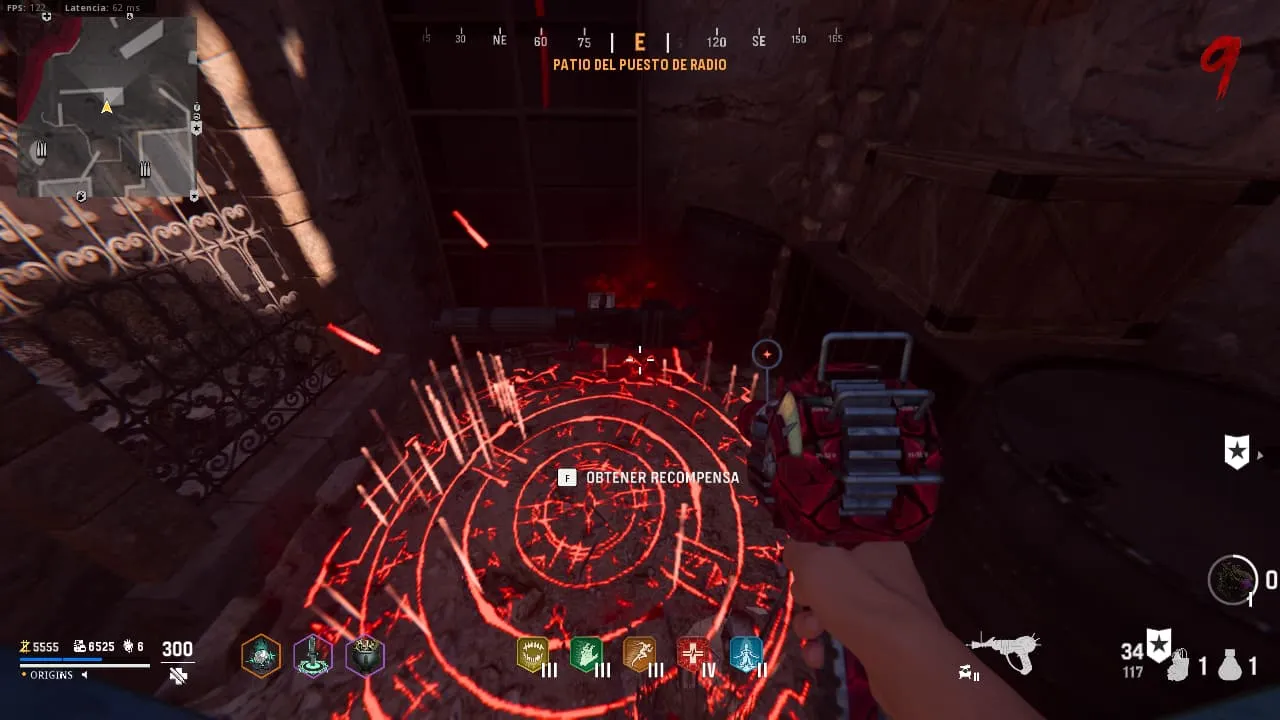Select the Ray Gun weapon icon
1280x720 pixels.
[1004, 653]
